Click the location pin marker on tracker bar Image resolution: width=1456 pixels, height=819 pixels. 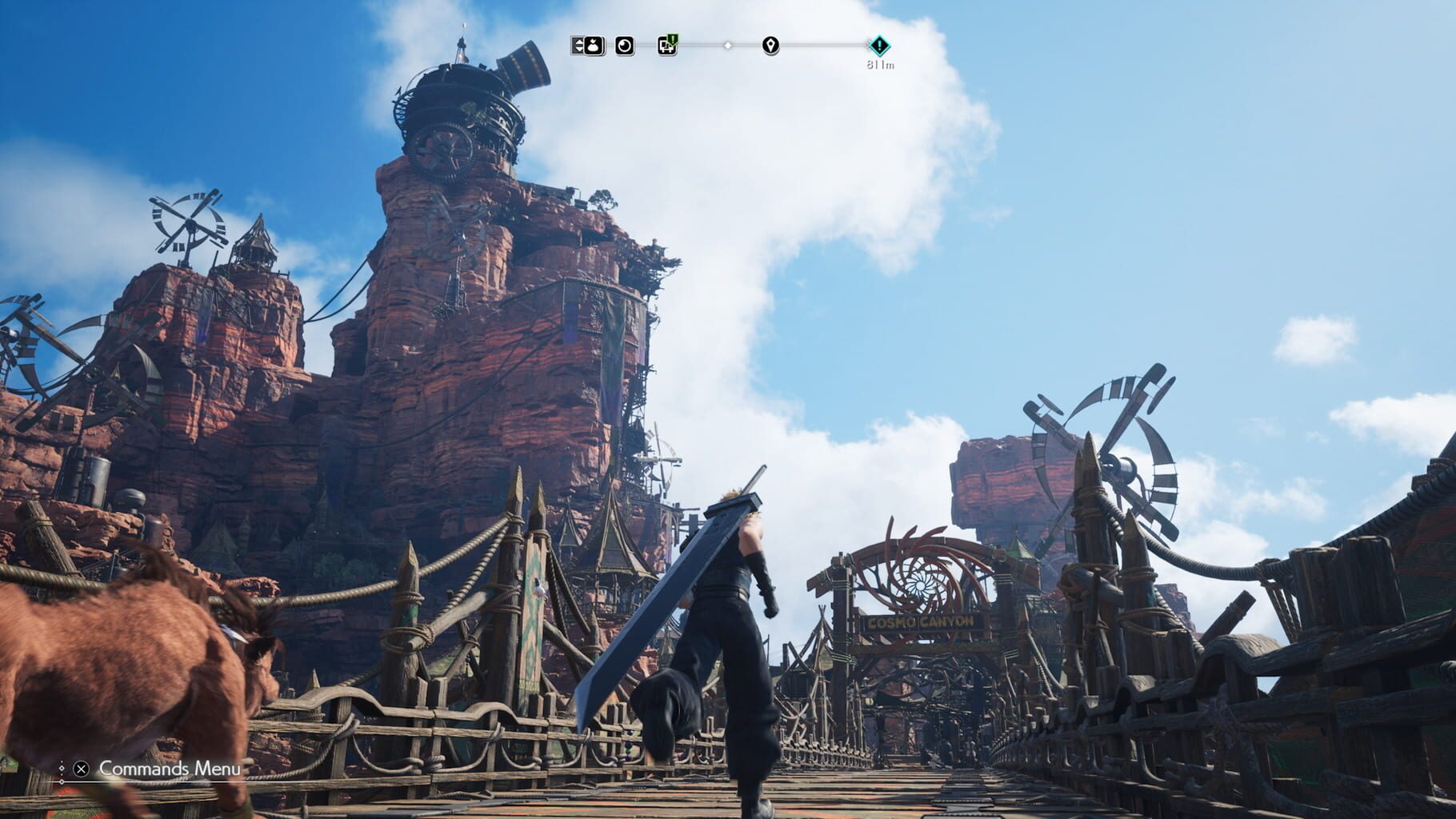click(770, 46)
